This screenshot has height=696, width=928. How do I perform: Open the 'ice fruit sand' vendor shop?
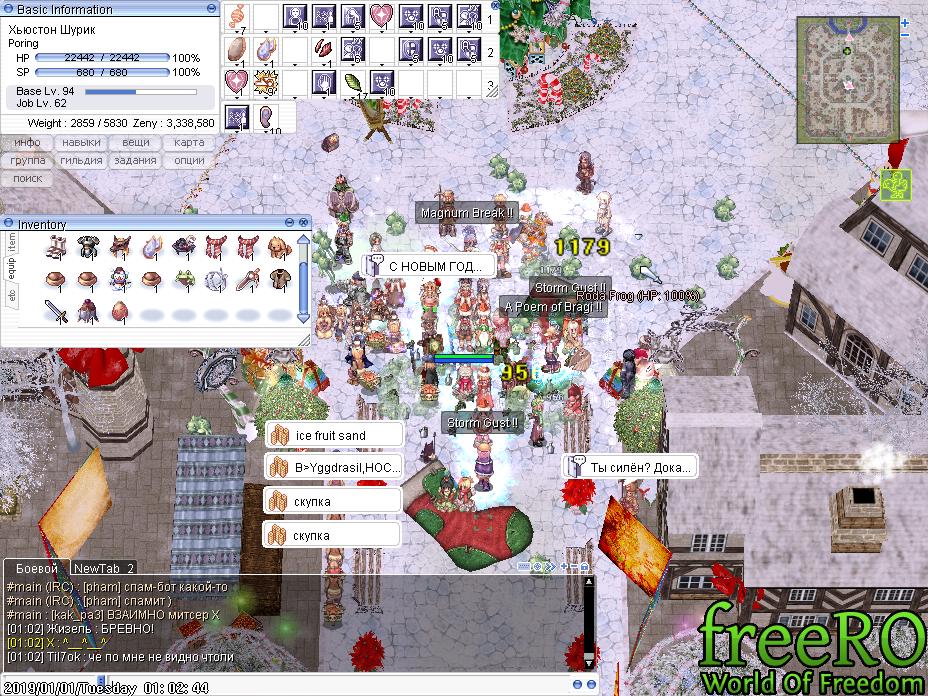coord(334,435)
